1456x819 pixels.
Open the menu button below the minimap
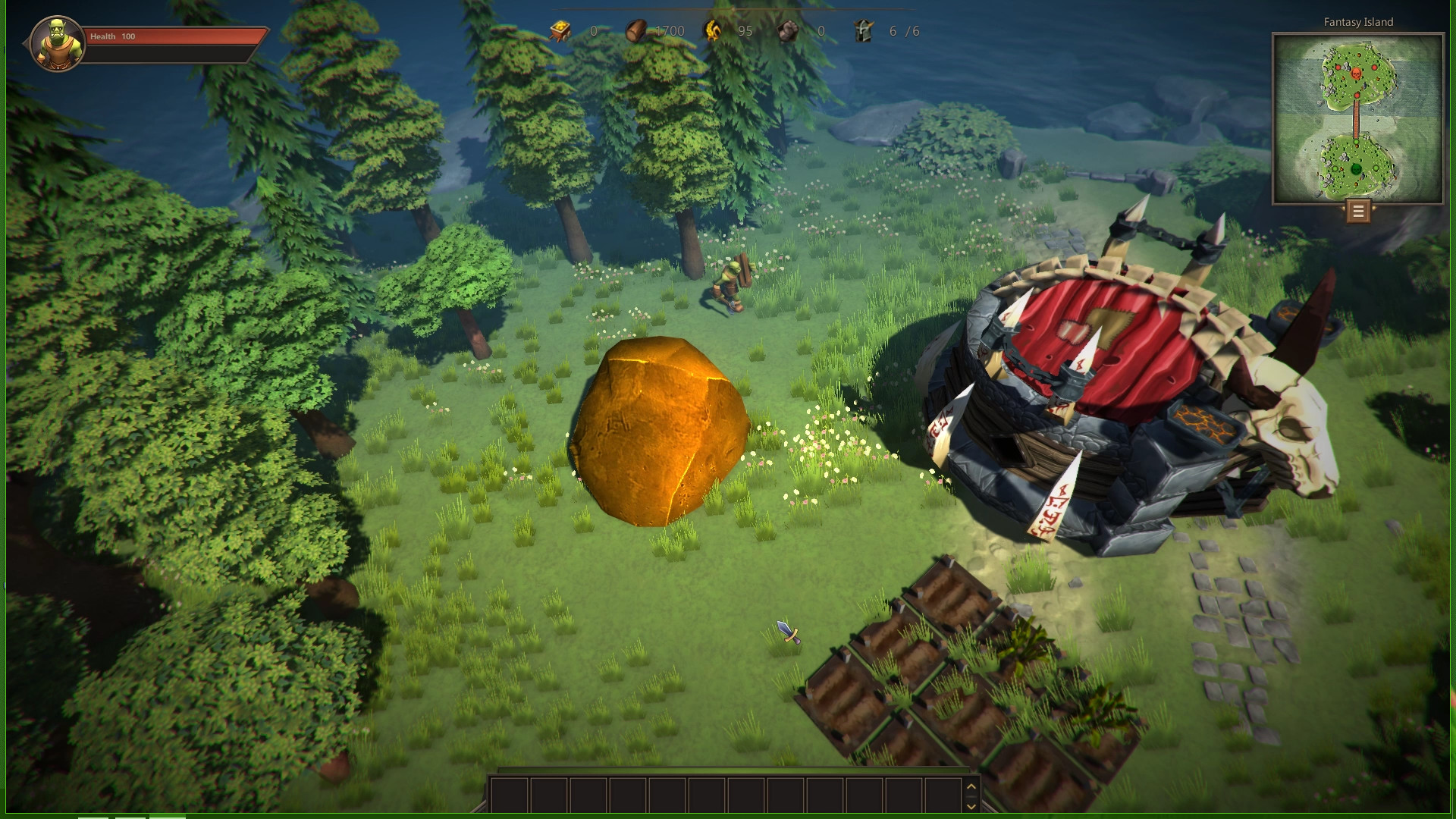(1358, 212)
